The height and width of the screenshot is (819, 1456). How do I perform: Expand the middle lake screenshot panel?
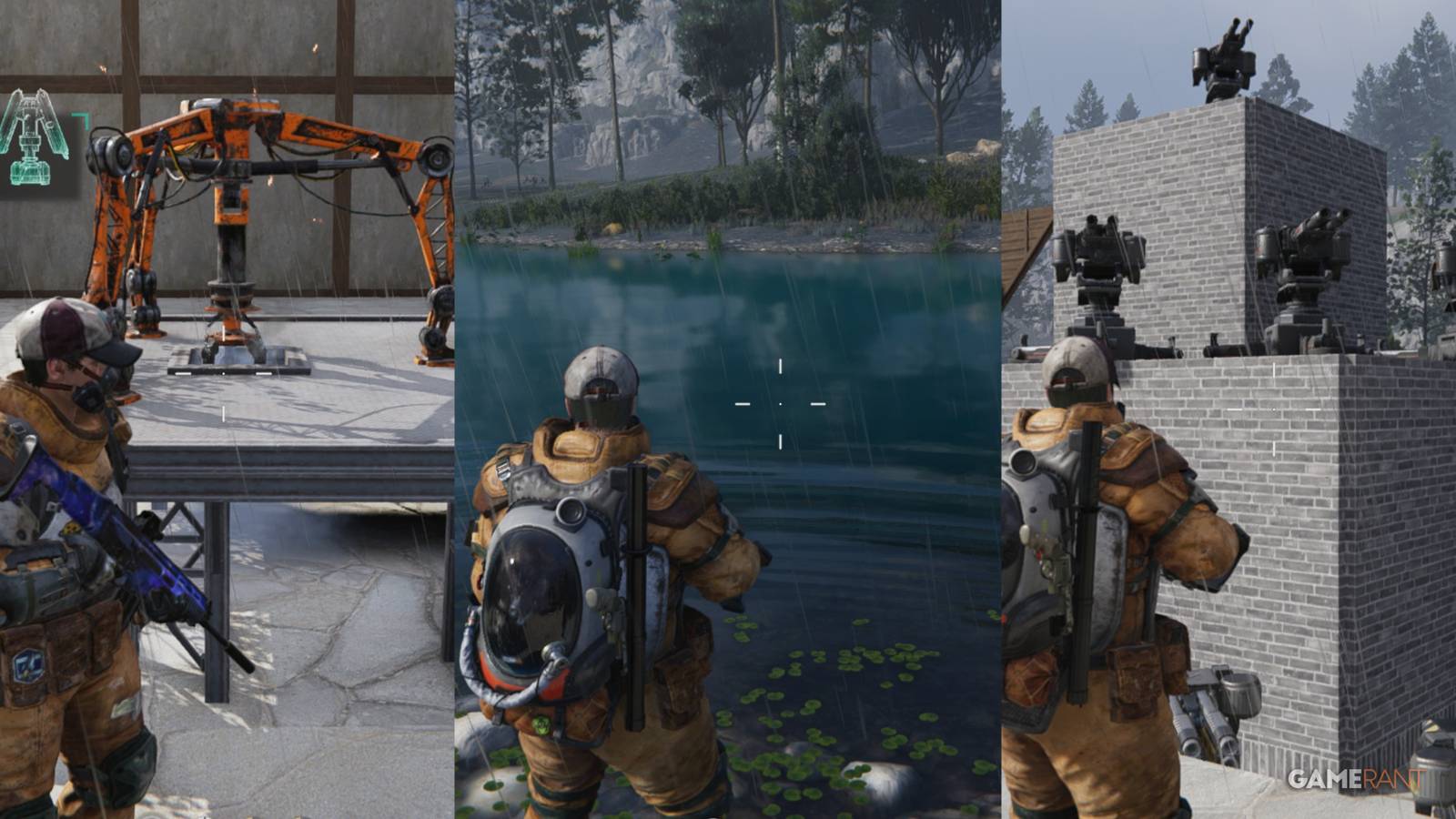(x=728, y=409)
